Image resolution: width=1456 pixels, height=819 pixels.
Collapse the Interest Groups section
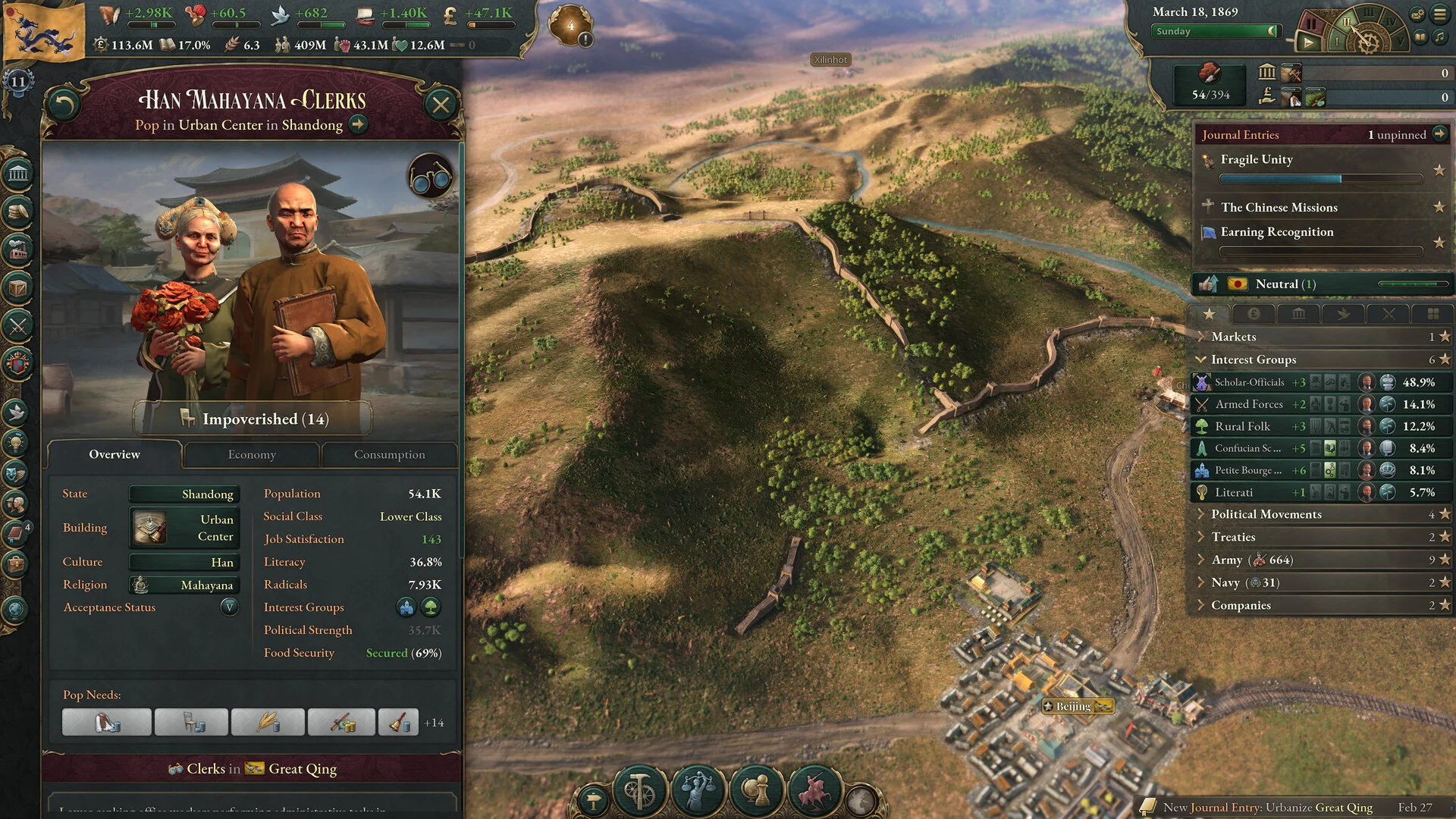pos(1254,359)
